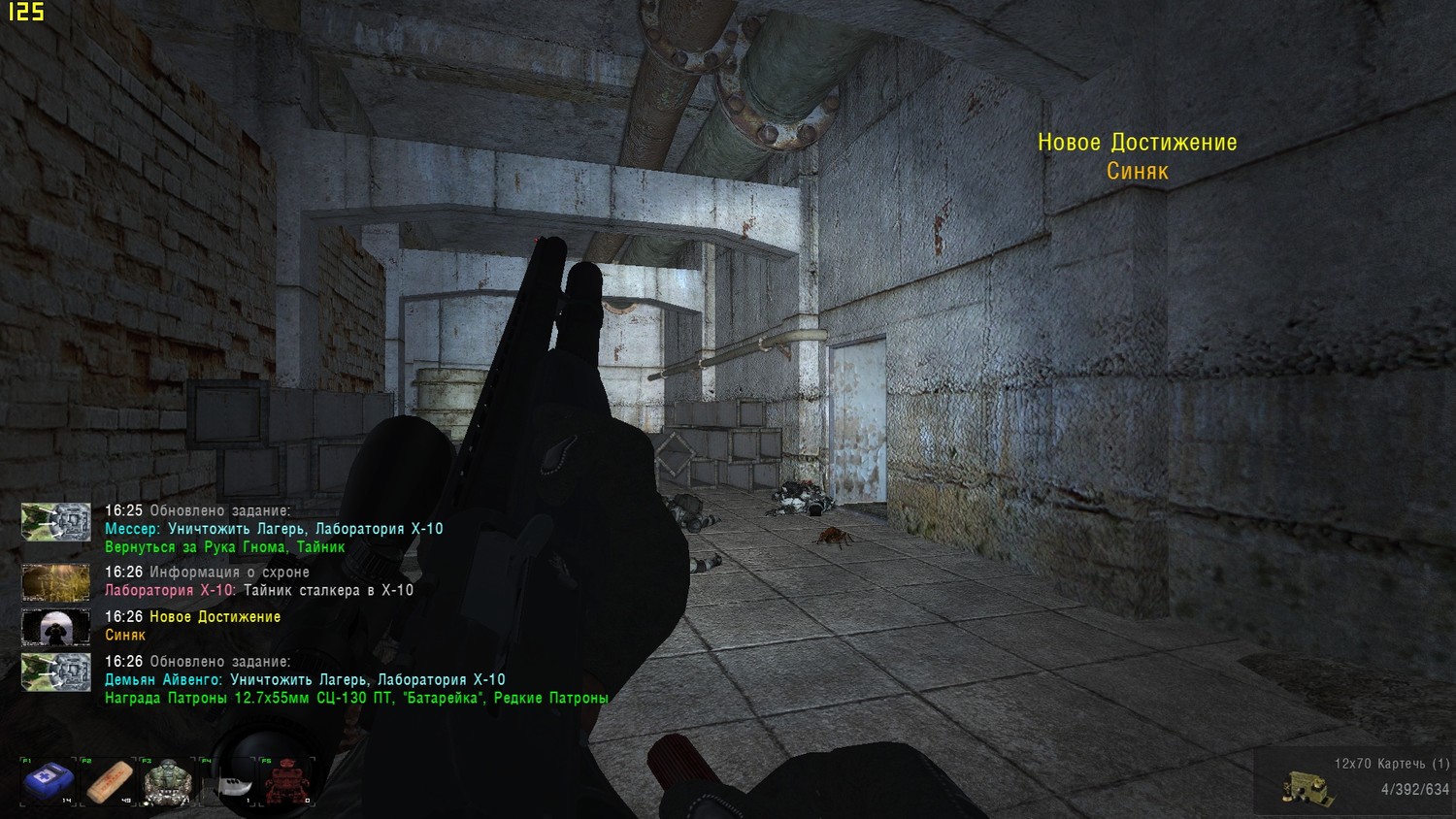Screen dimensions: 1456x819
Task: Choose the knife quick slot
Action: pyautogui.click(x=230, y=782)
